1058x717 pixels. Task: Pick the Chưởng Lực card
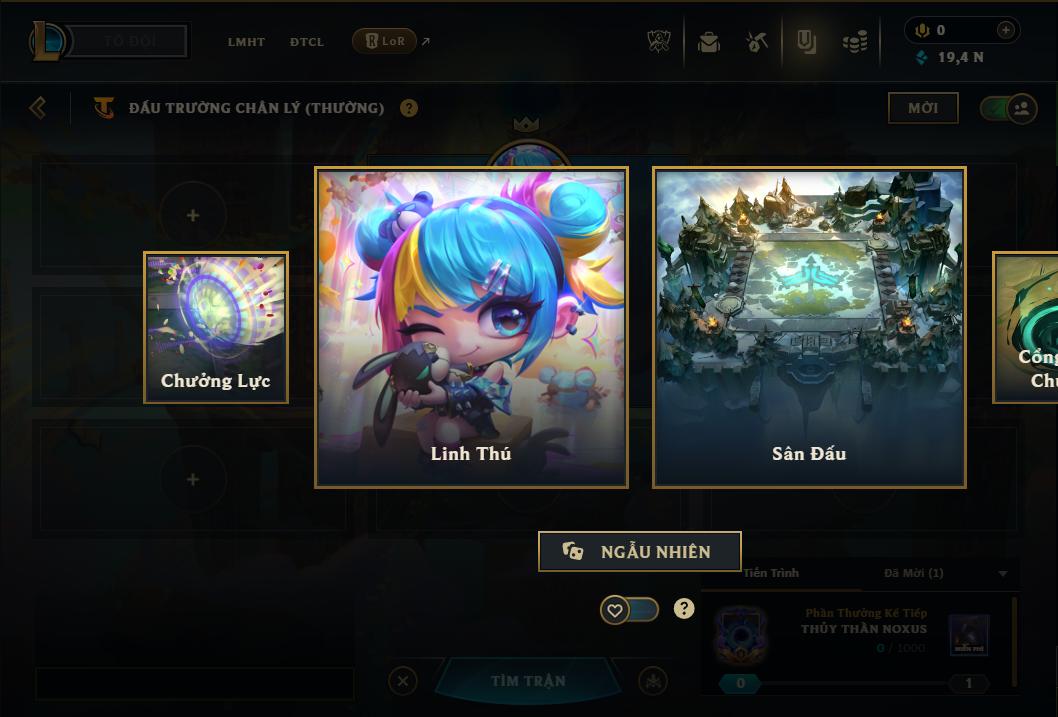pos(216,327)
